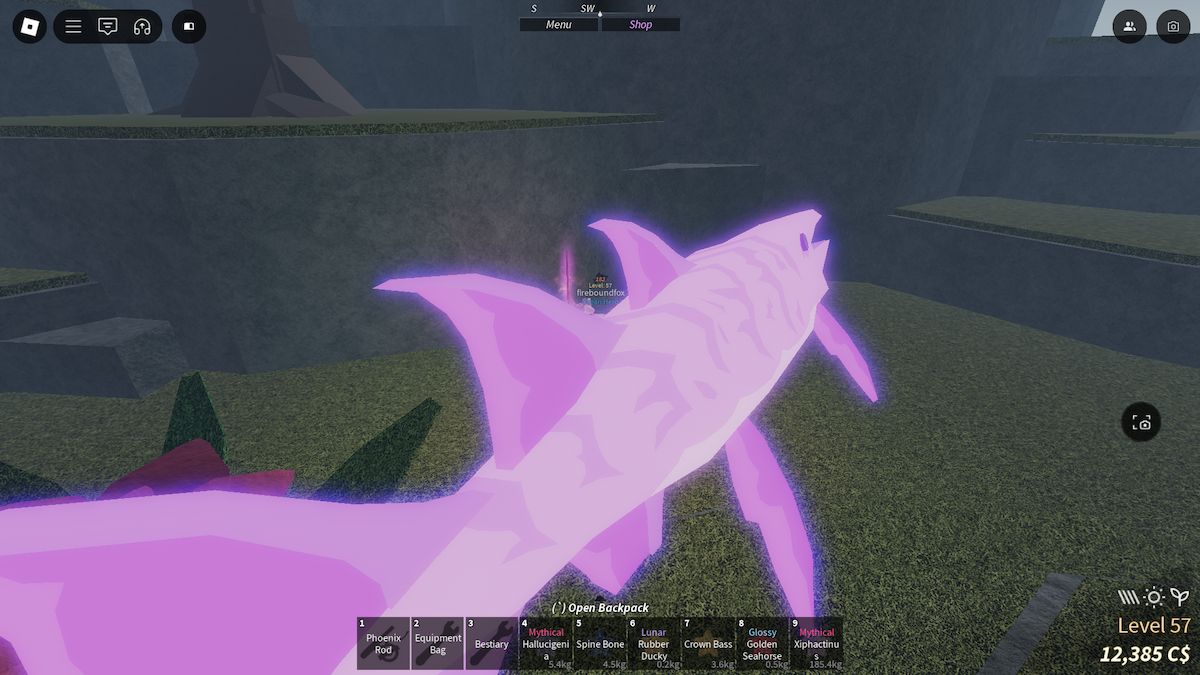Open the three-line hamburger menu

point(74,26)
